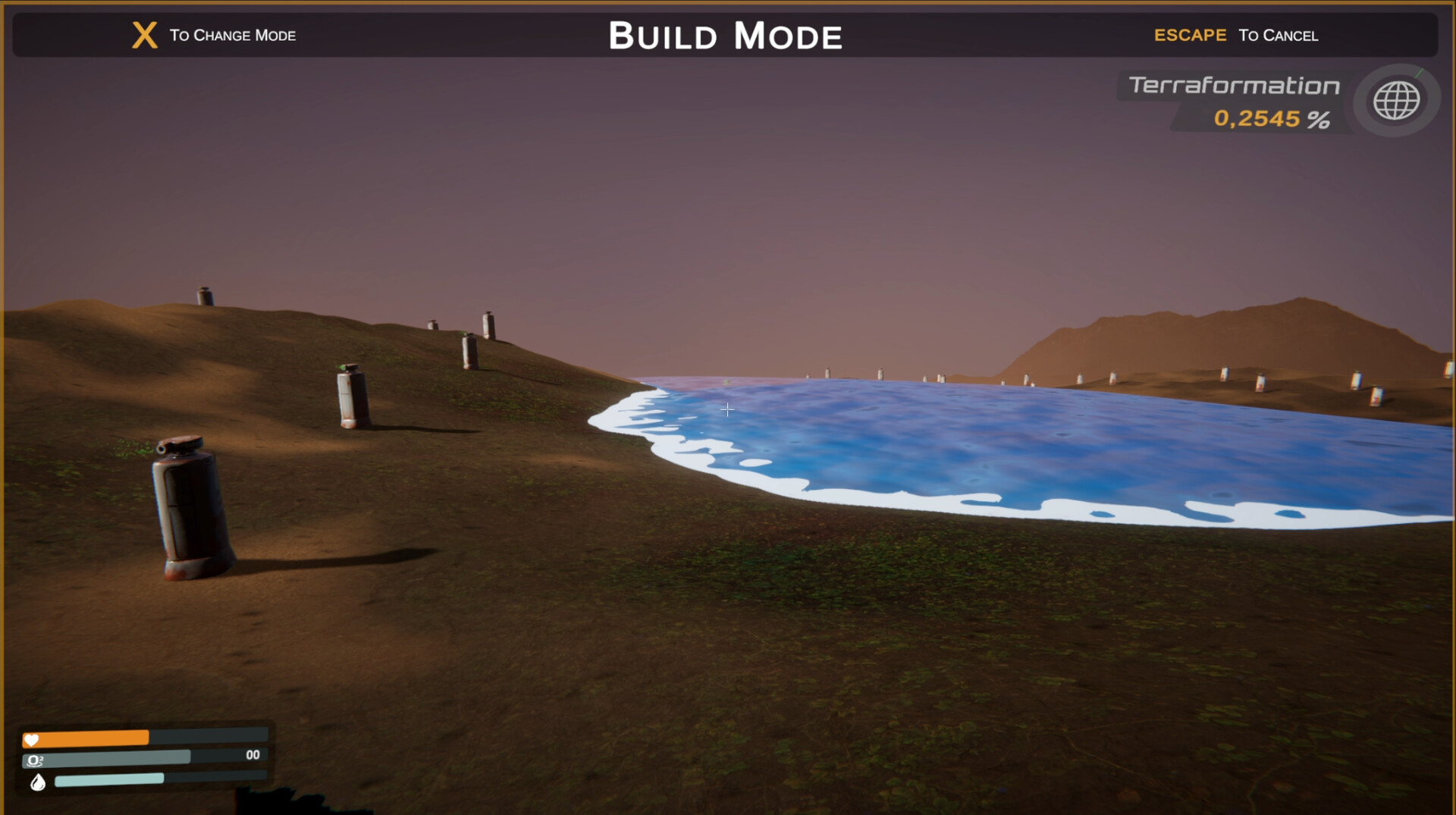Click the Build Mode title
Screen dimensions: 1456x815
pyautogui.click(x=726, y=35)
